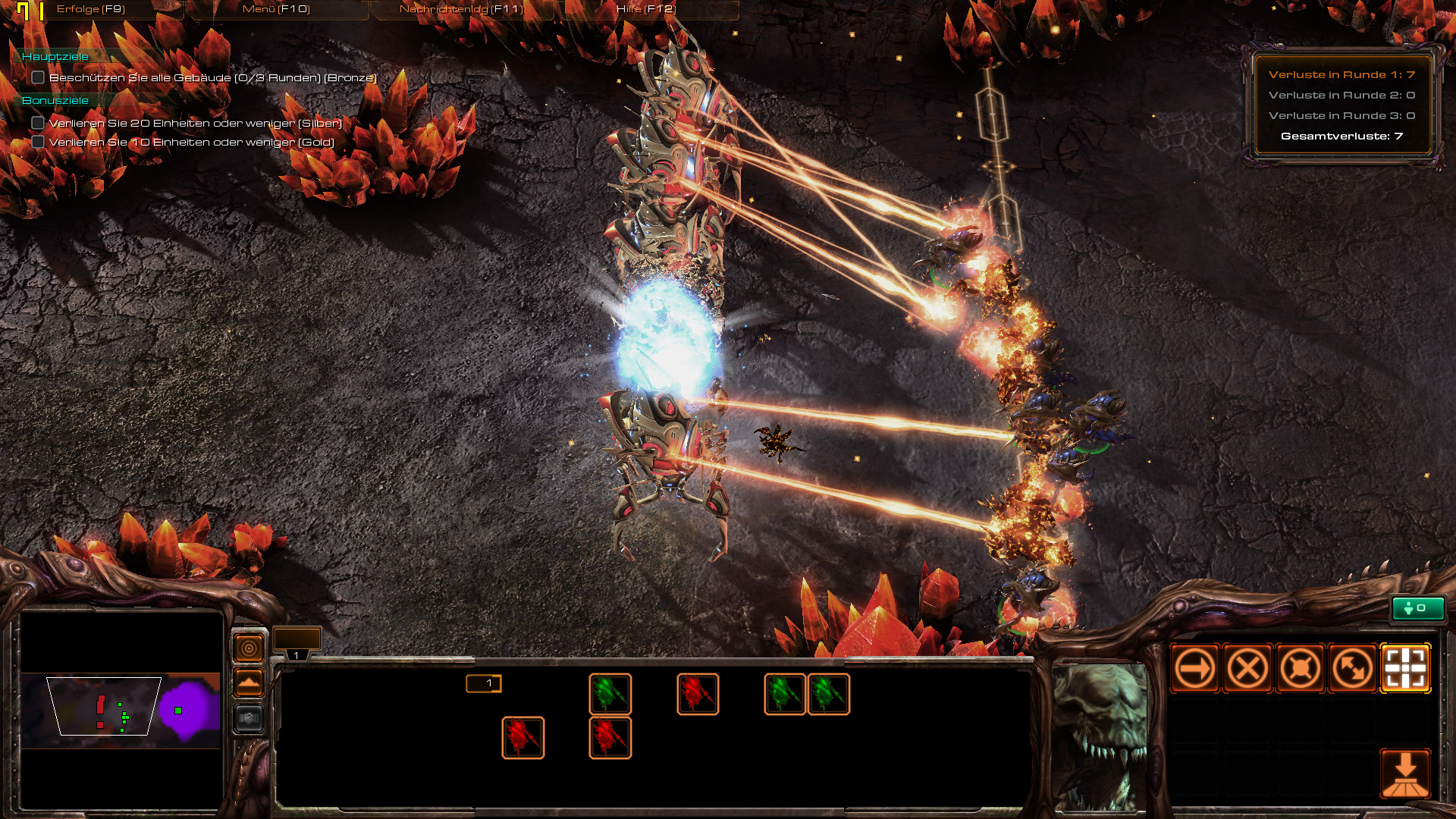The image size is (1456, 819).
Task: Click the Zerg unit portrait
Action: (1100, 736)
